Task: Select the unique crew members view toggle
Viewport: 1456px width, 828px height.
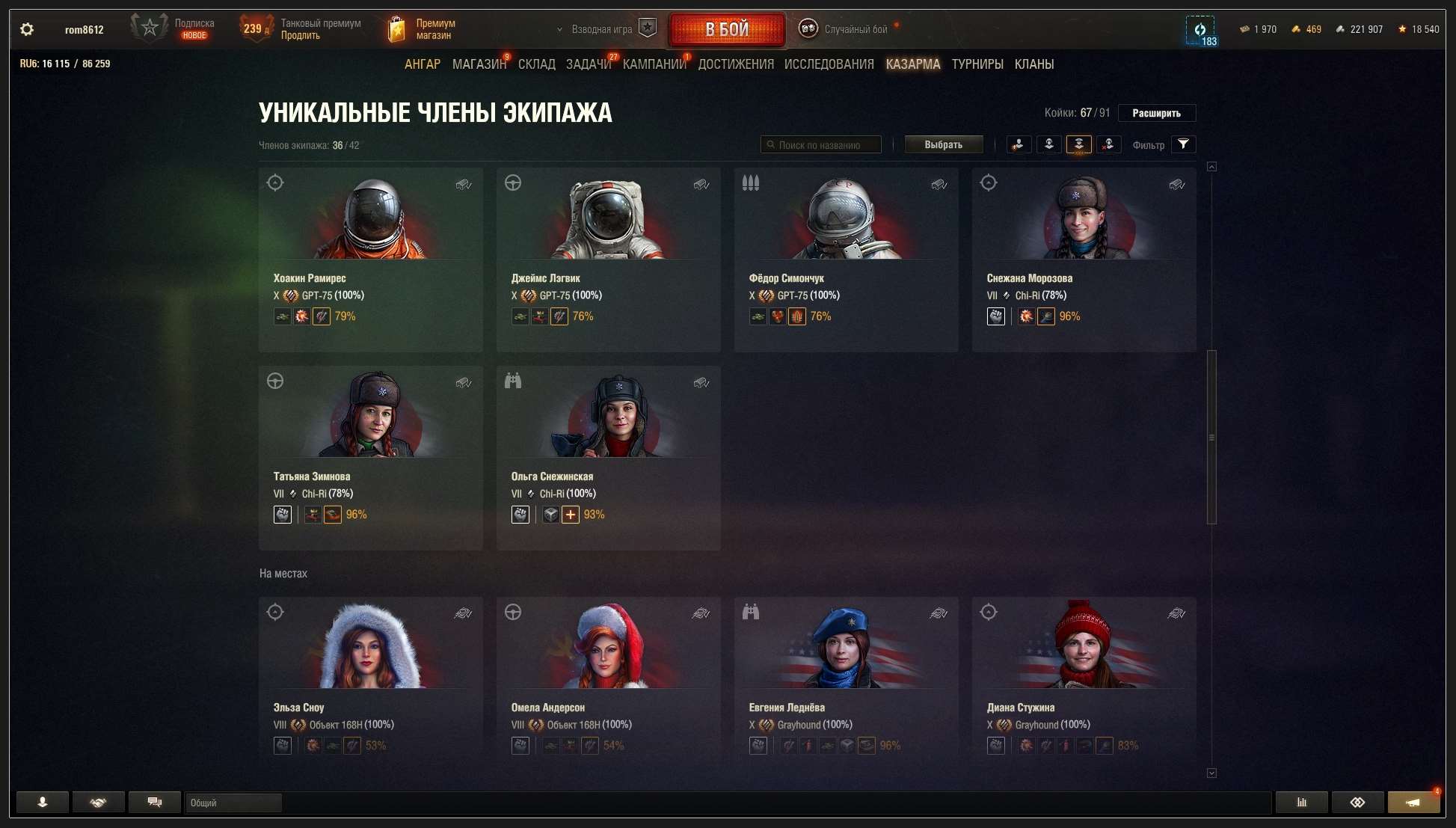Action: pyautogui.click(x=1079, y=144)
